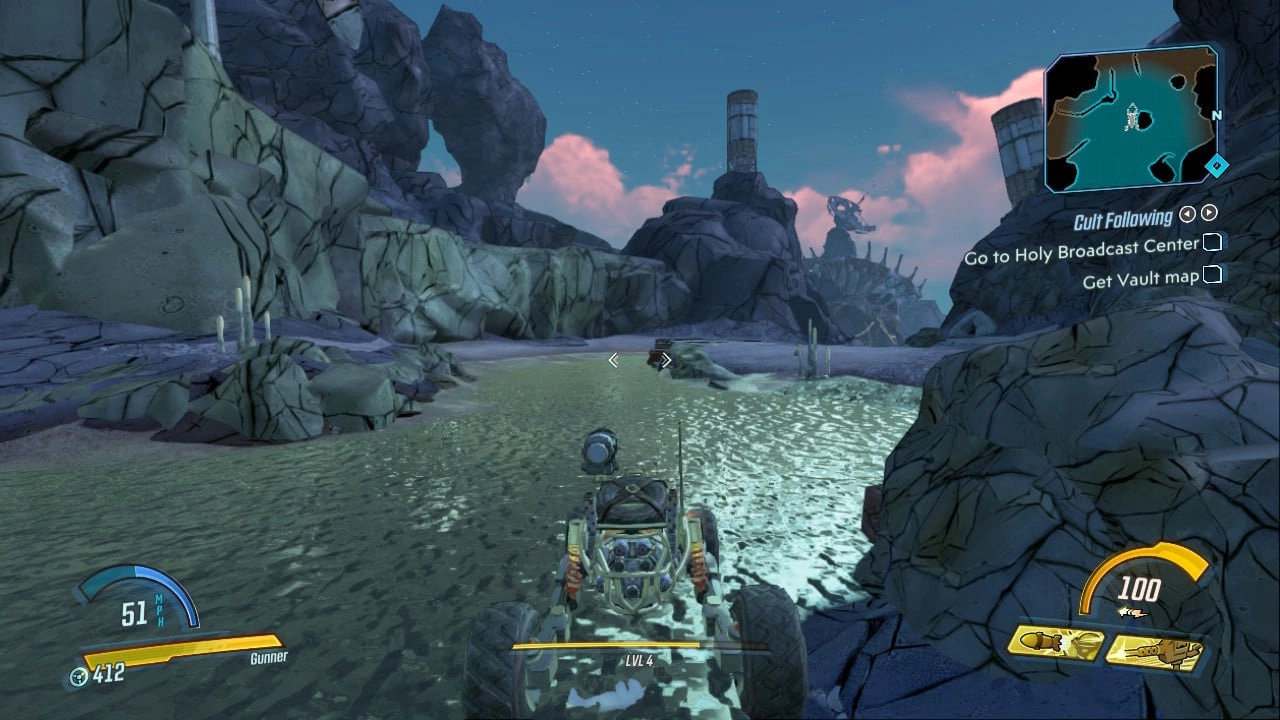Select the machine gun weapon icon
1280x720 pixels.
1155,650
